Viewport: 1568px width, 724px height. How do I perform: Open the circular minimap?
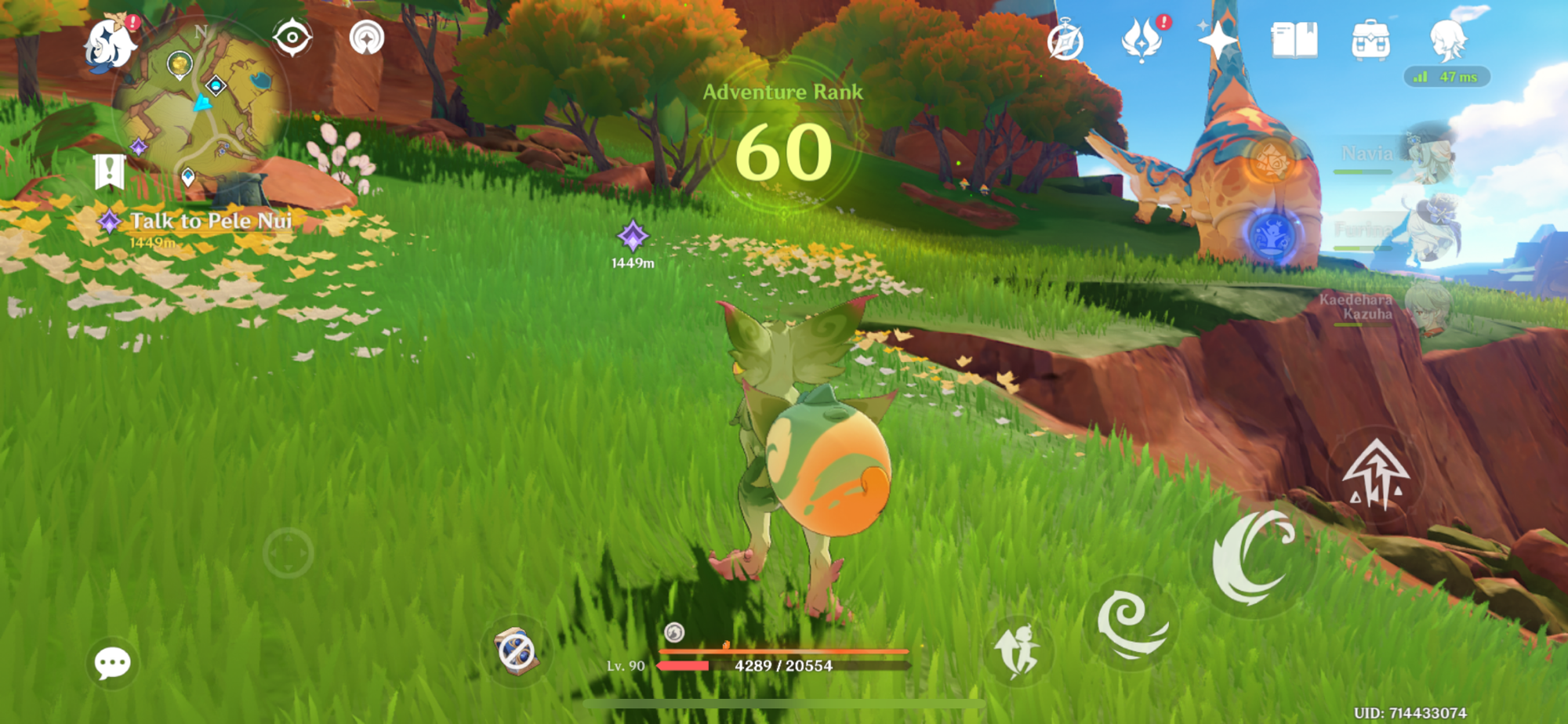tap(204, 102)
